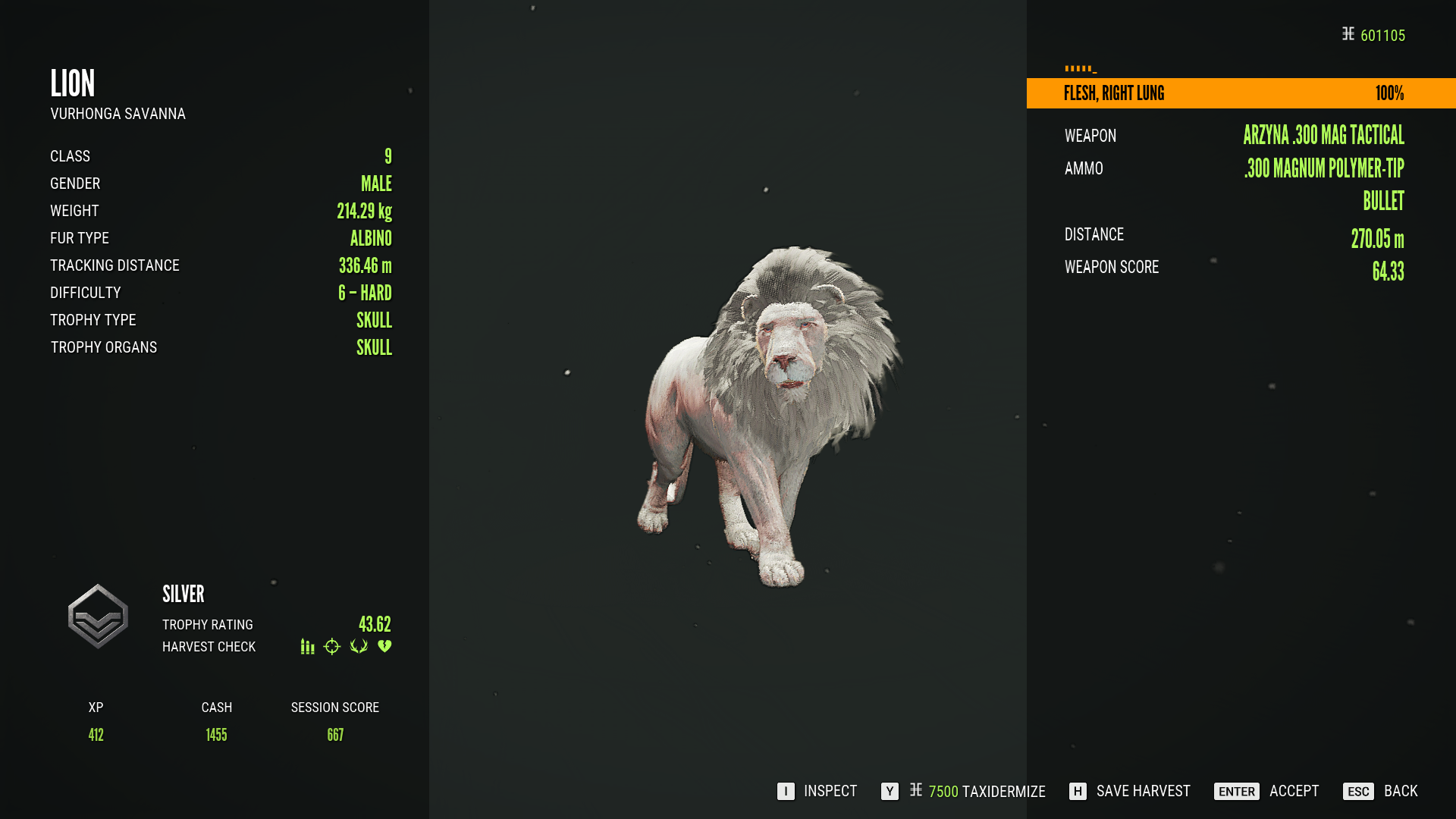Accept the harvest
This screenshot has height=819, width=1456.
click(1266, 791)
